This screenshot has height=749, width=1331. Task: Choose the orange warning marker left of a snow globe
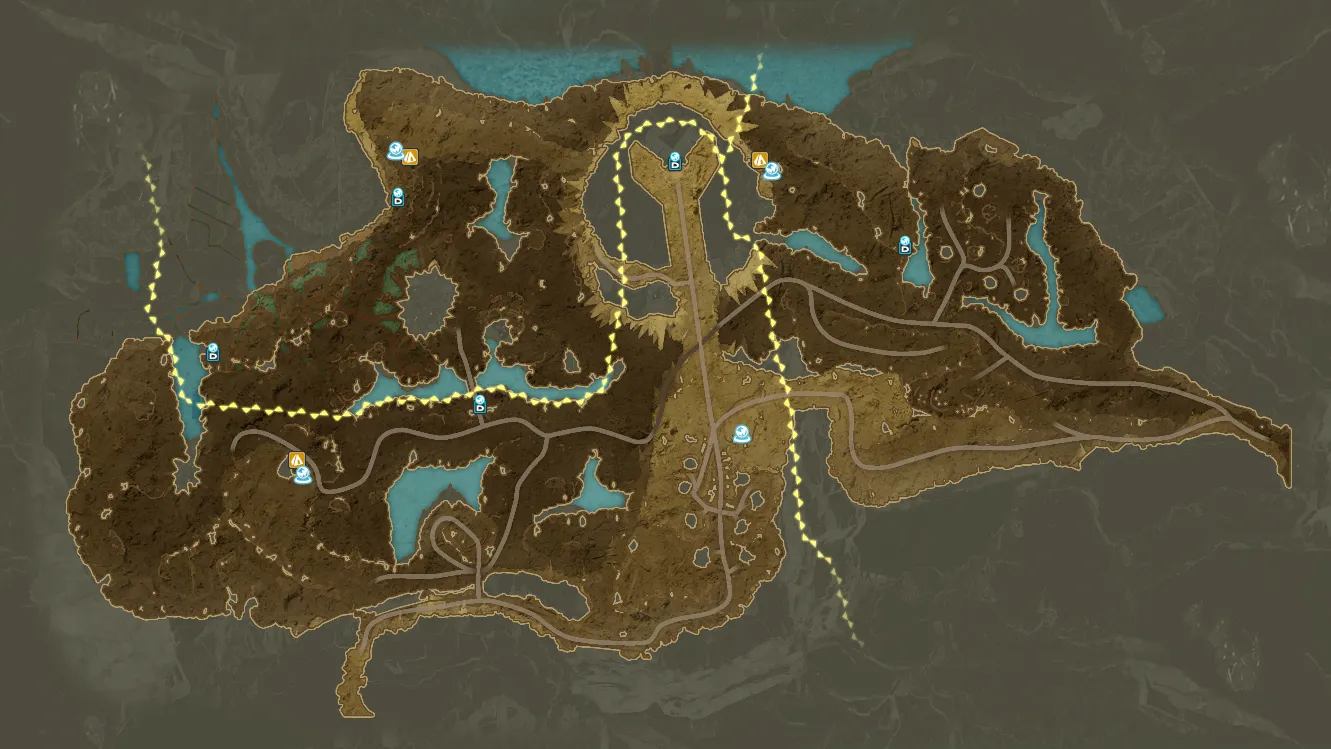coord(759,159)
